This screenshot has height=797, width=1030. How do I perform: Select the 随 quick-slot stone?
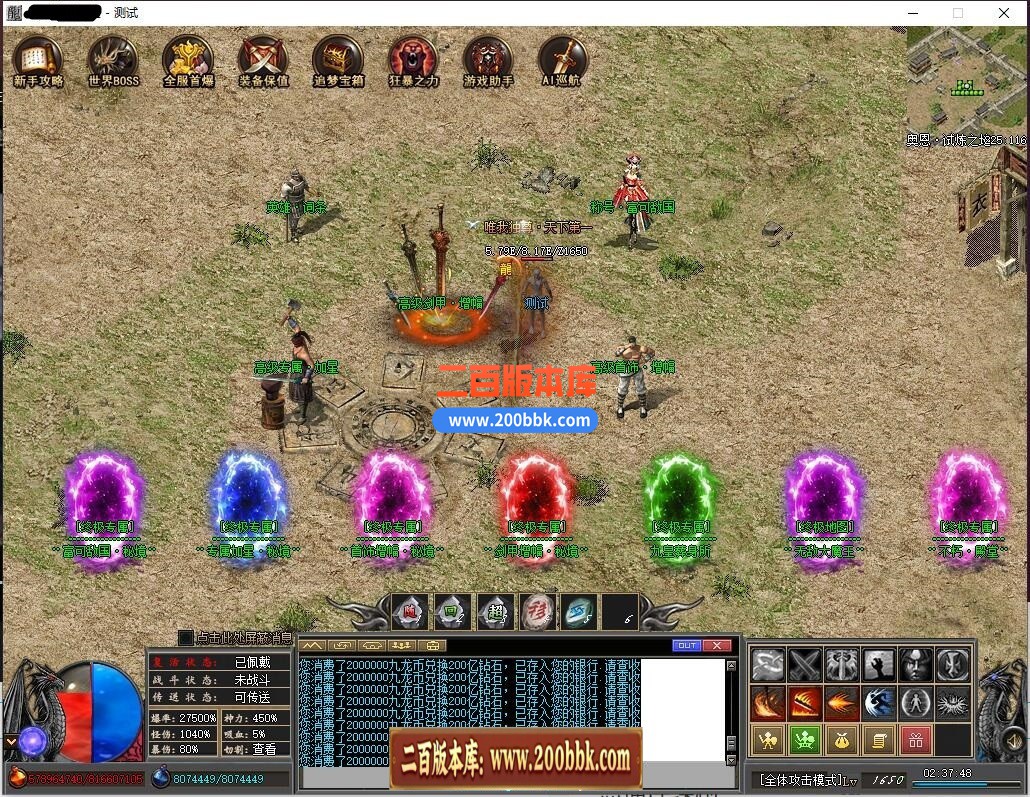(410, 612)
